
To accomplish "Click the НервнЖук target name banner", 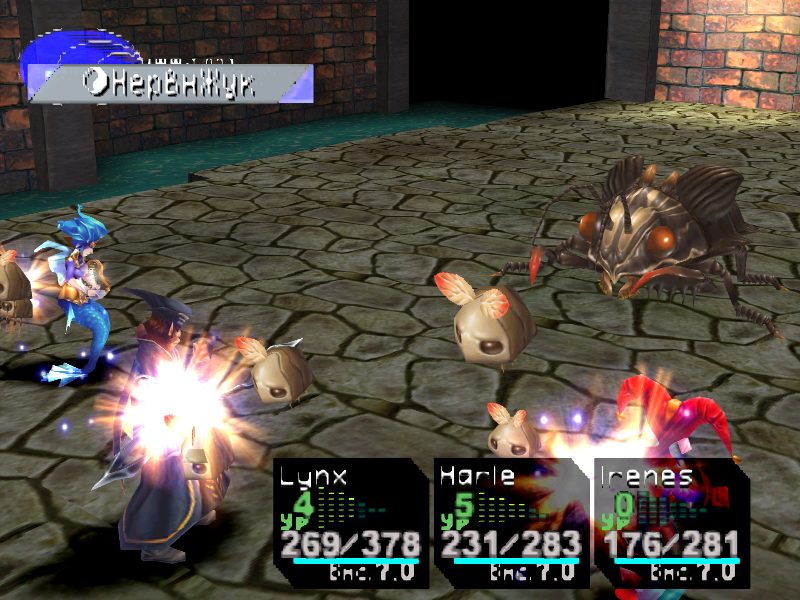I will (170, 84).
